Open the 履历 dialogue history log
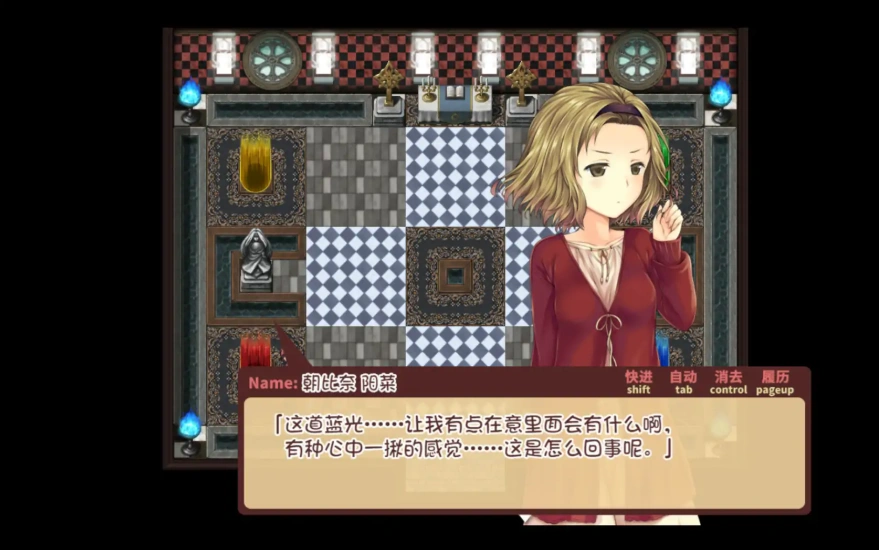Viewport: 879px width, 550px height. tap(775, 381)
